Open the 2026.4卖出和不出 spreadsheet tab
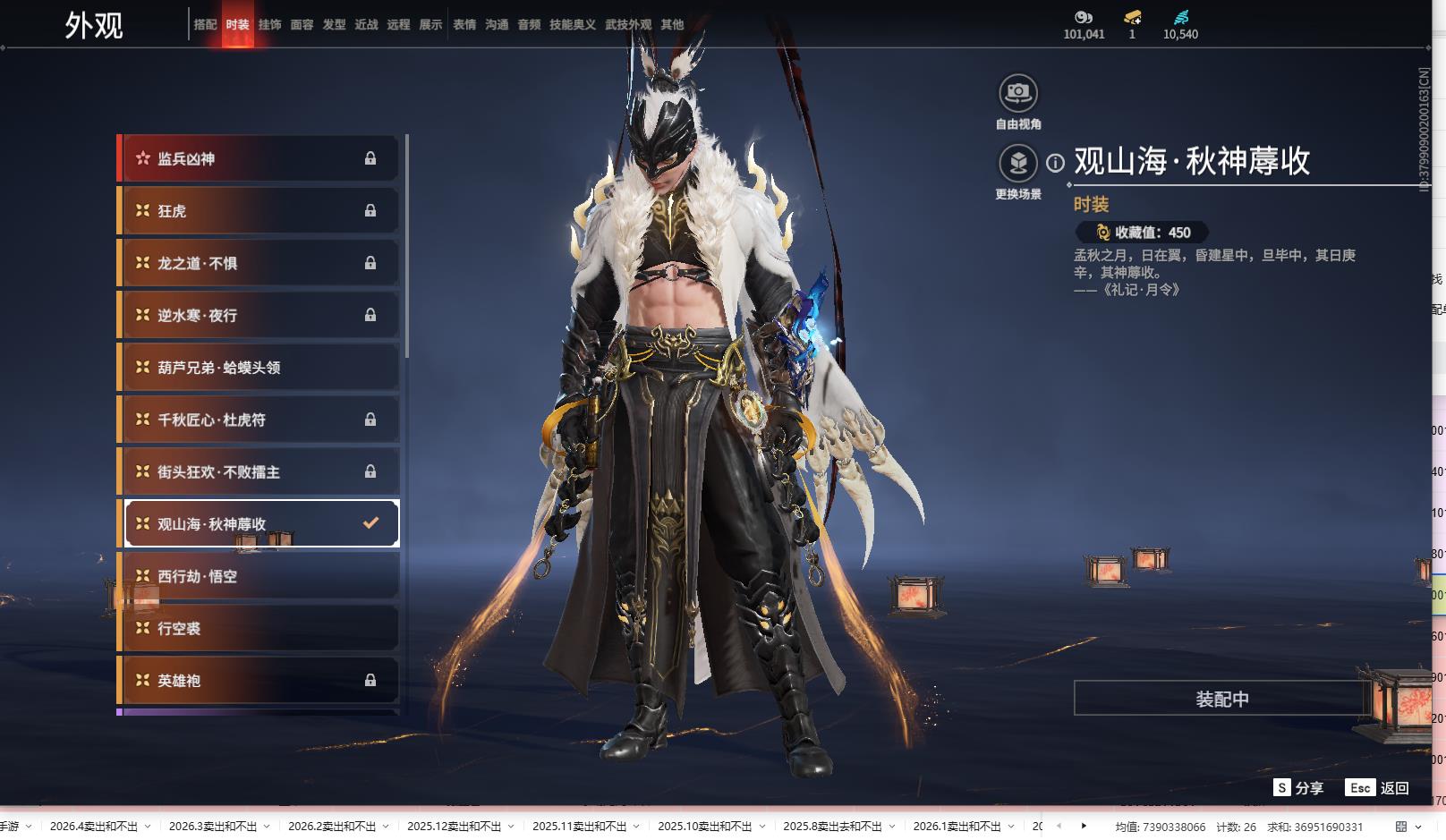 [94, 827]
